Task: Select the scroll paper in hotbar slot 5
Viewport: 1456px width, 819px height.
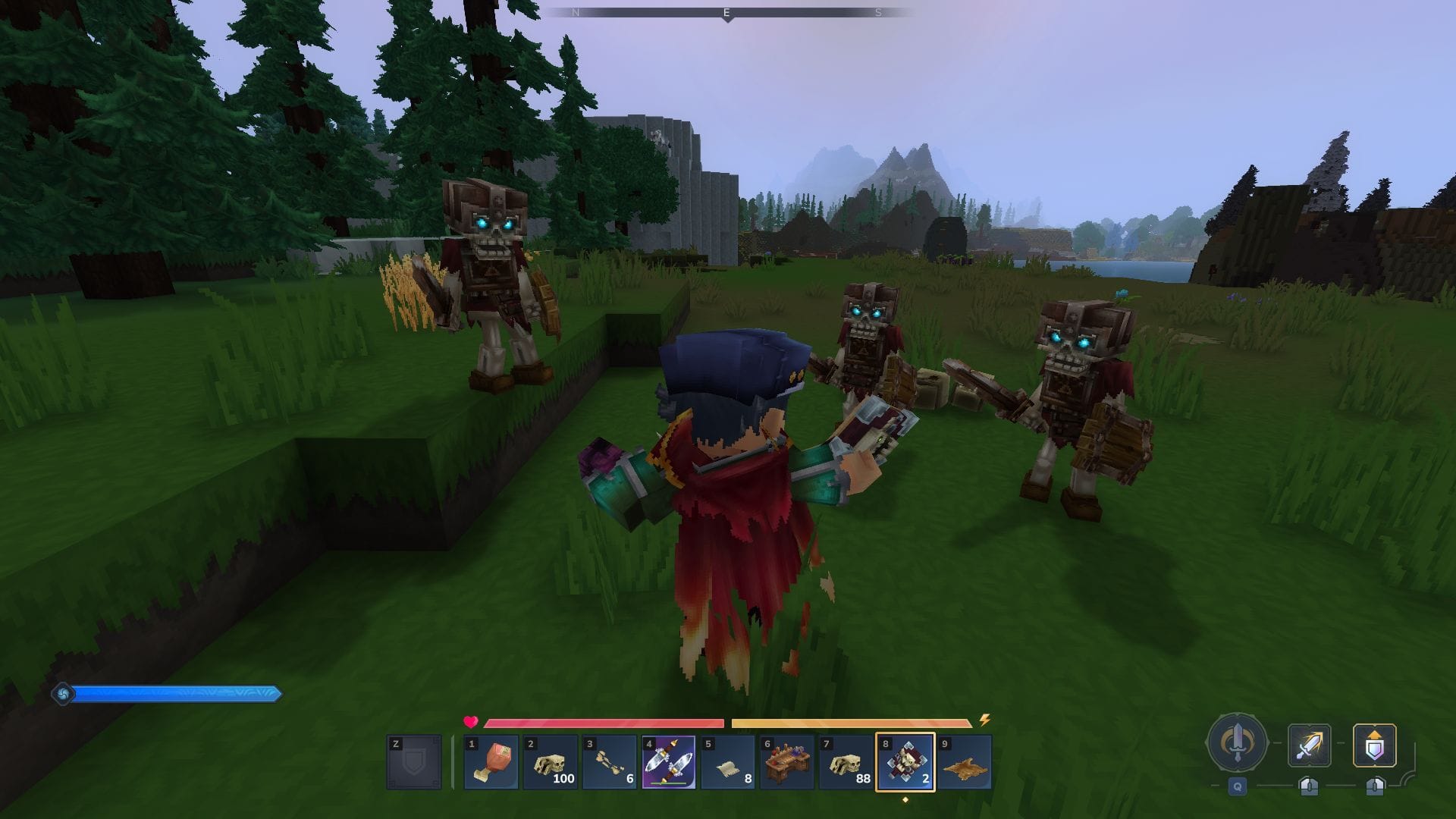Action: (x=726, y=762)
